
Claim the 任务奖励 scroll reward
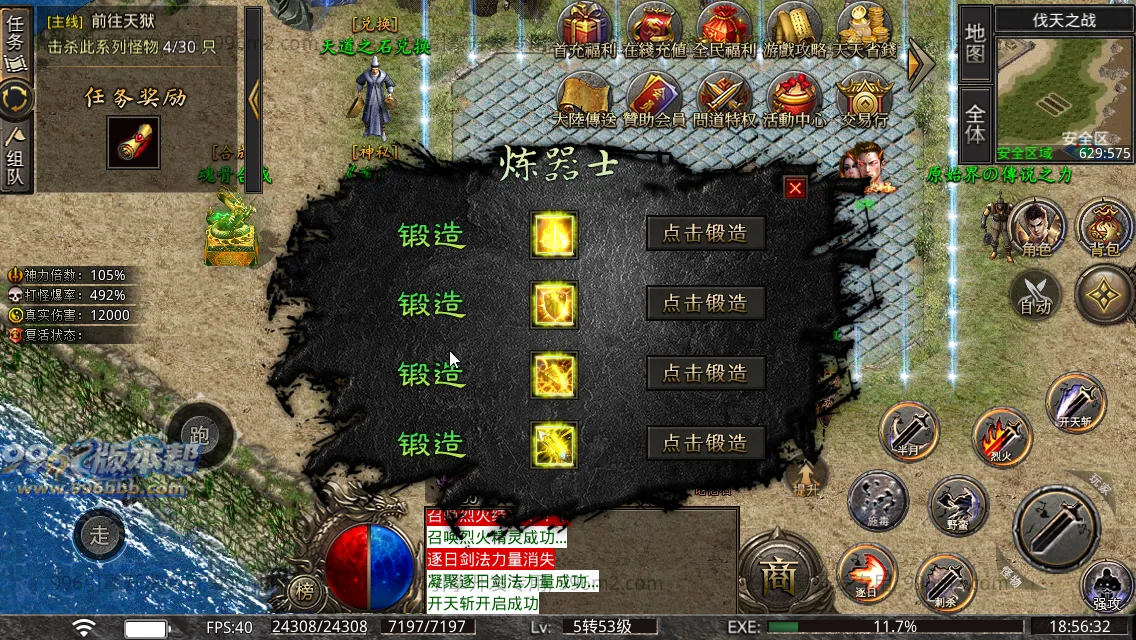[x=132, y=144]
